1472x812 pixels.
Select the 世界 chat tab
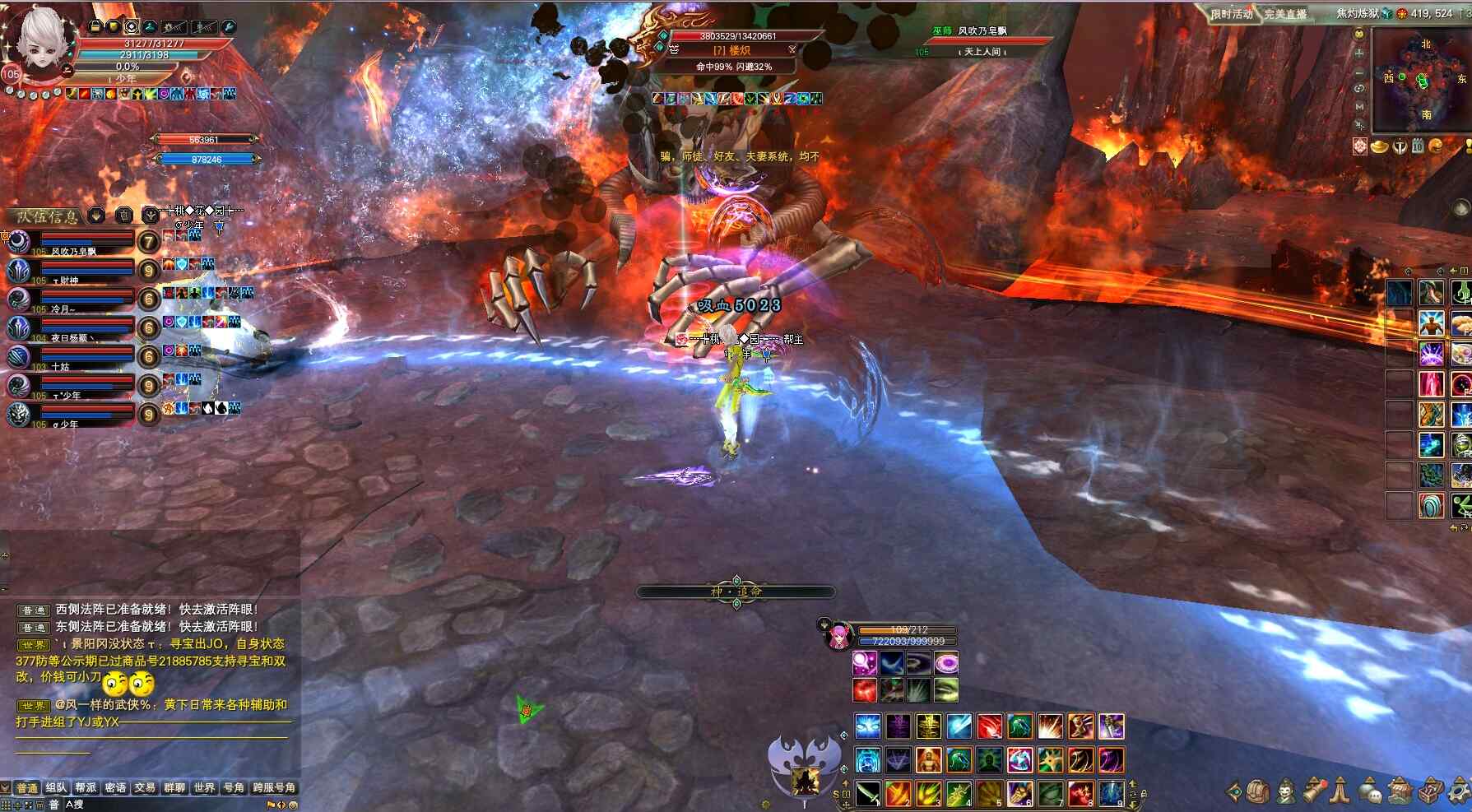point(204,787)
